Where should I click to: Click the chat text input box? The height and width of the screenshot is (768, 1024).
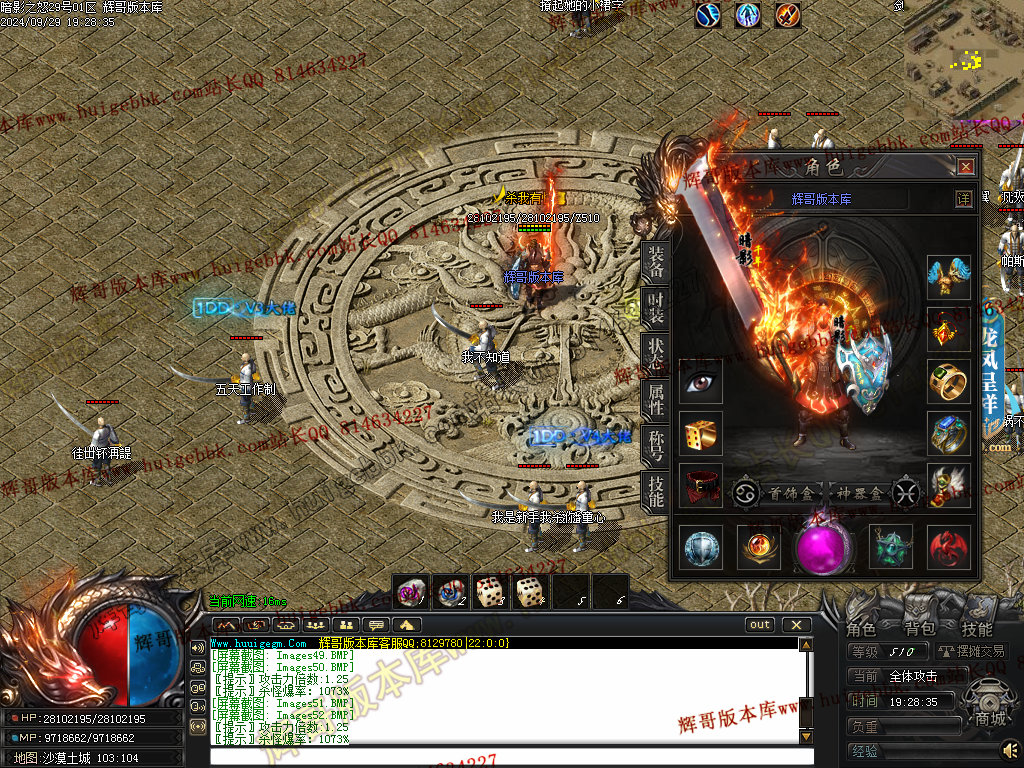coord(505,758)
